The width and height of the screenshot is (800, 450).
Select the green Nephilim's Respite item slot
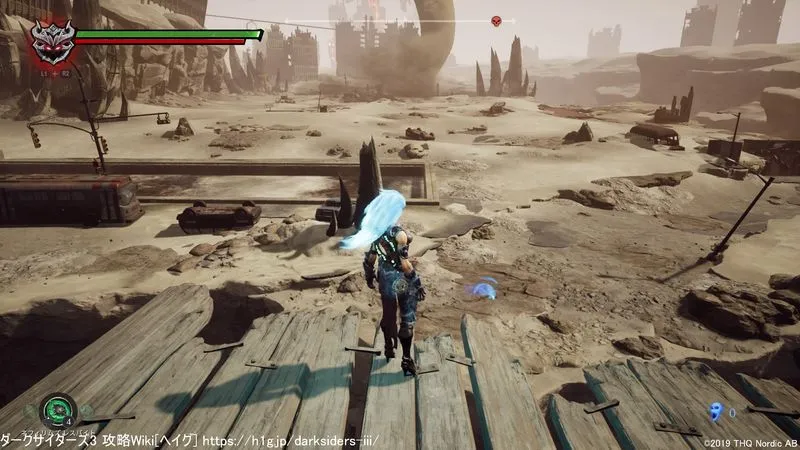(x=59, y=410)
